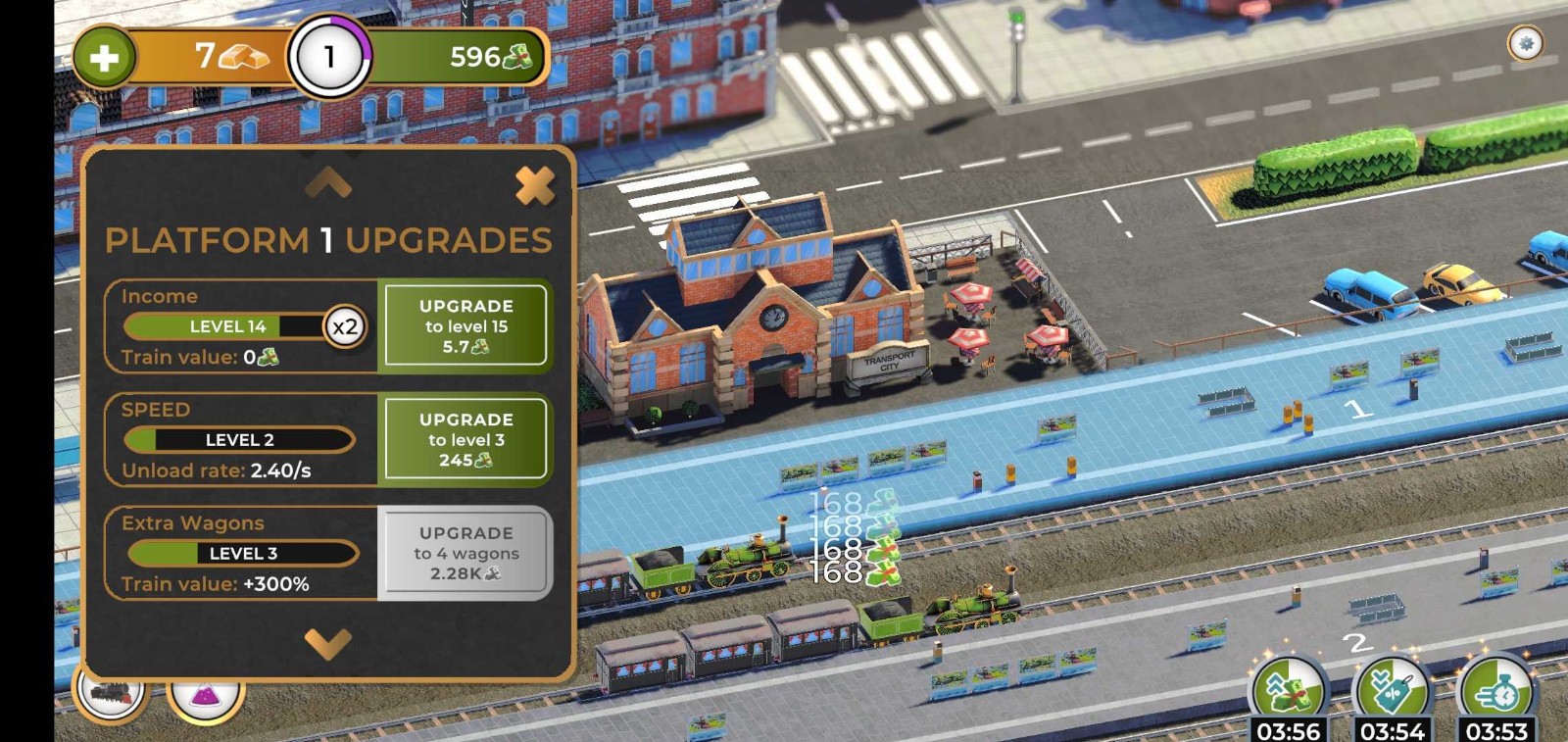Upgrade Speed to level 3
This screenshot has height=742, width=1568.
tap(465, 439)
